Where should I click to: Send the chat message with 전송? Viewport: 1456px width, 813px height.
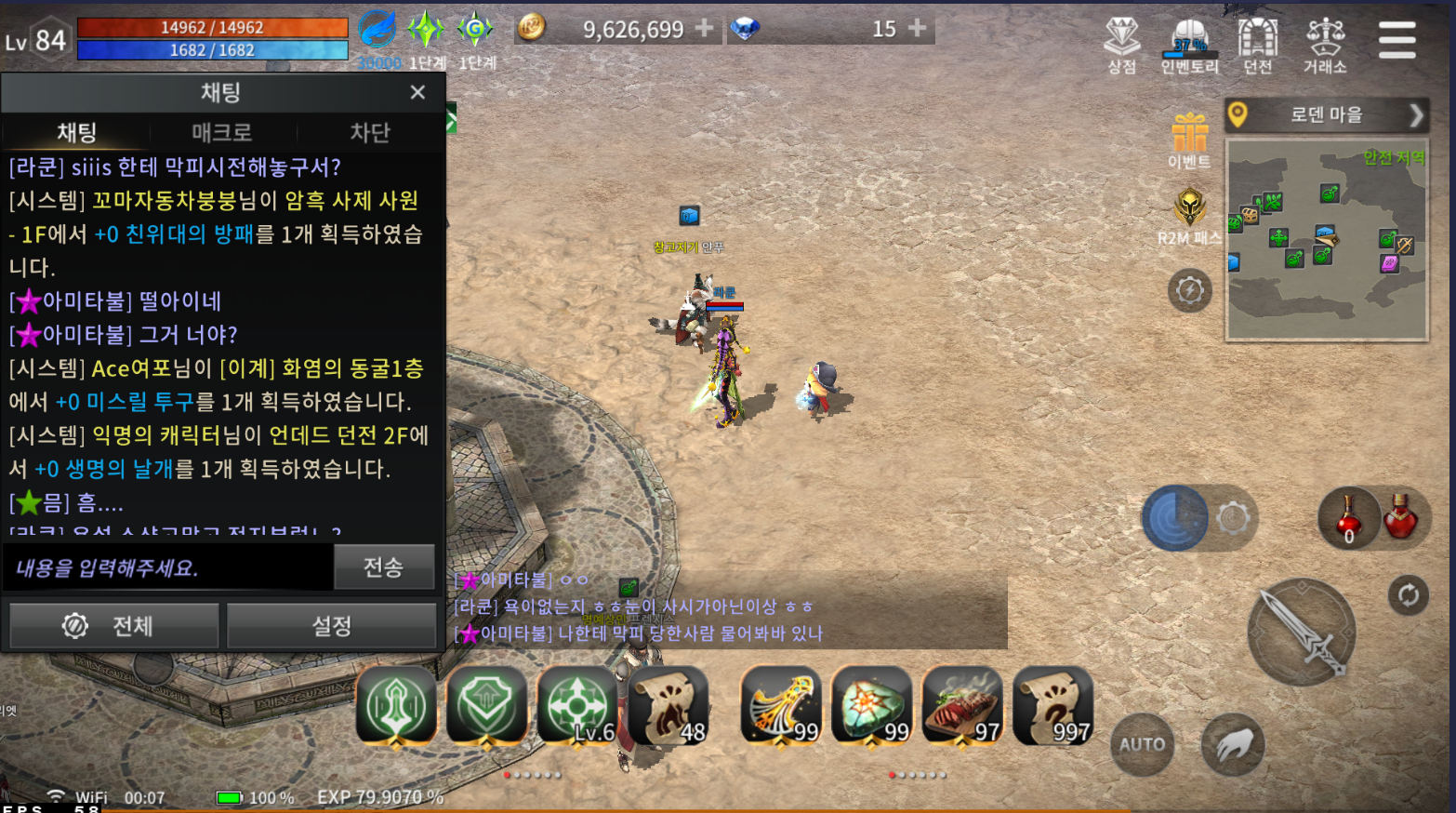pos(383,566)
